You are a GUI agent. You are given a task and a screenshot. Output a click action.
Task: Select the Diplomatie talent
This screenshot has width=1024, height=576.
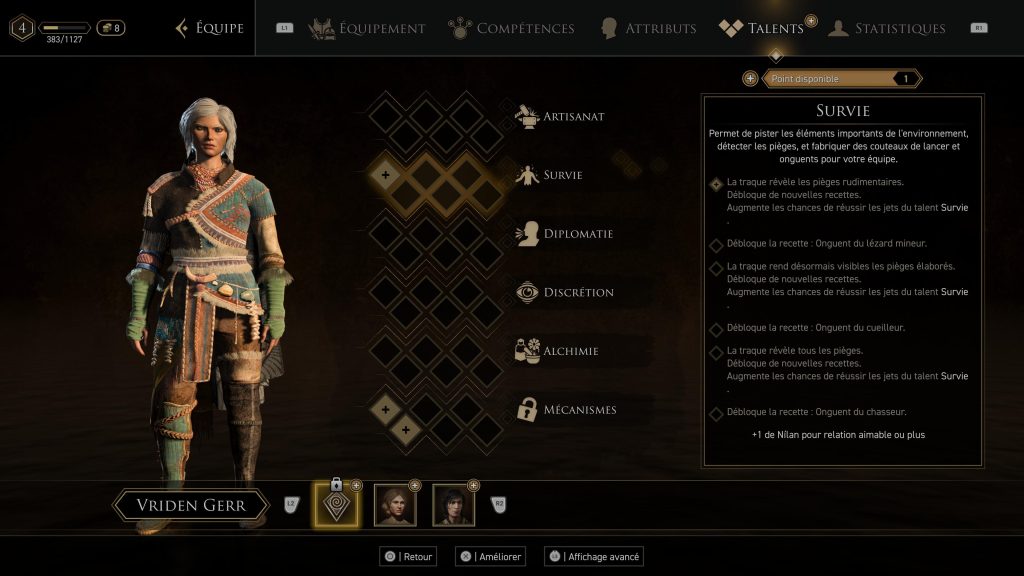[578, 234]
